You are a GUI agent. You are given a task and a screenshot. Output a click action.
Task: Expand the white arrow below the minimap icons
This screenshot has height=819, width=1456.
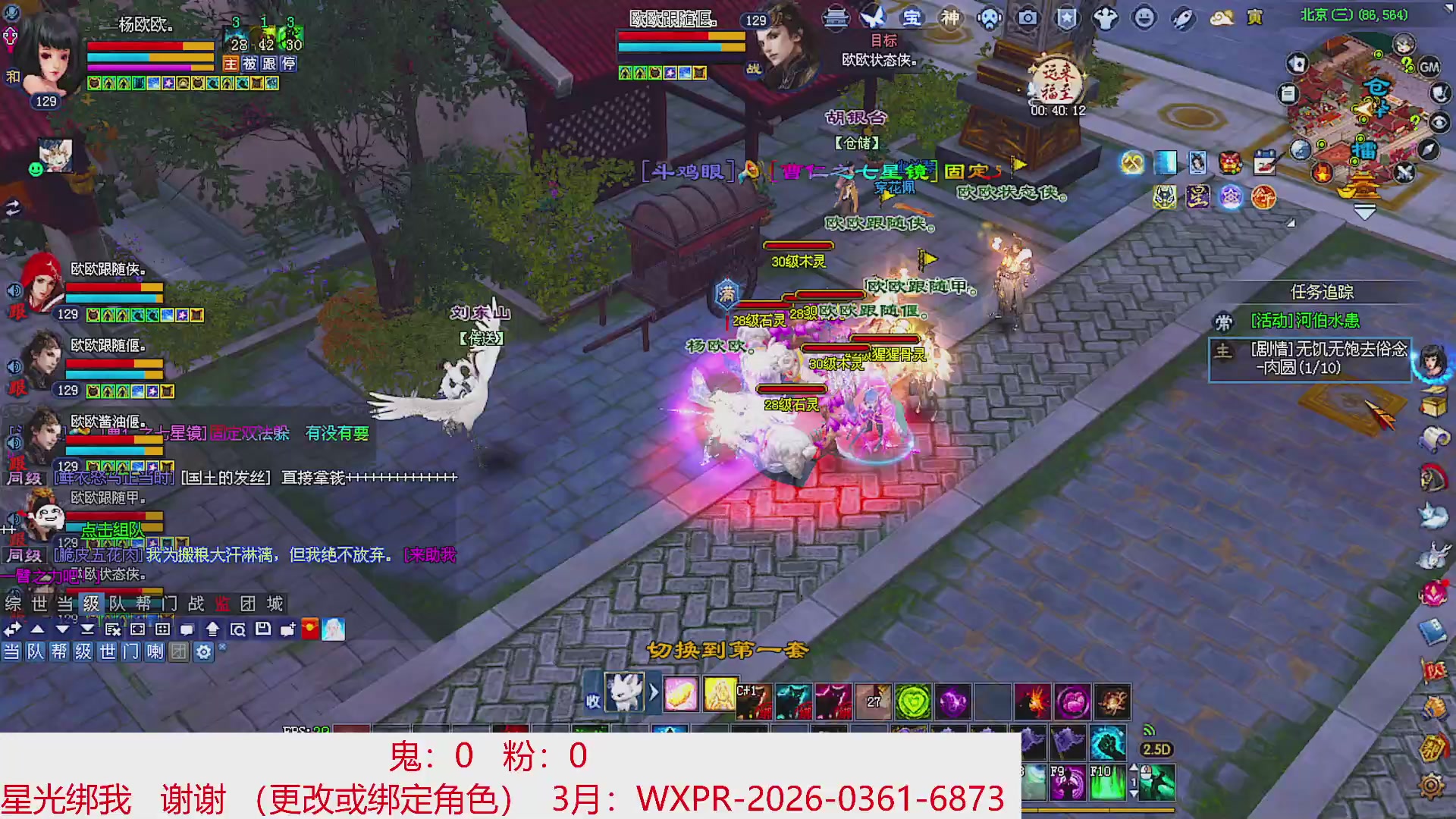[1364, 211]
